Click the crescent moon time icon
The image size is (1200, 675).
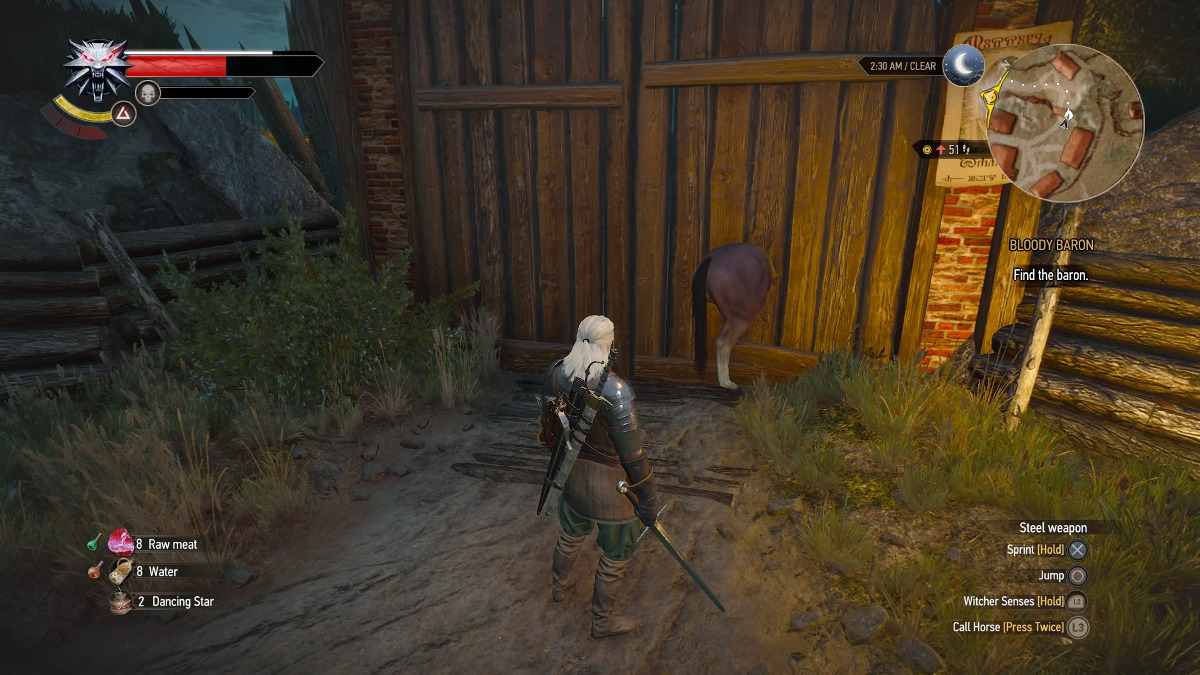pyautogui.click(x=964, y=65)
